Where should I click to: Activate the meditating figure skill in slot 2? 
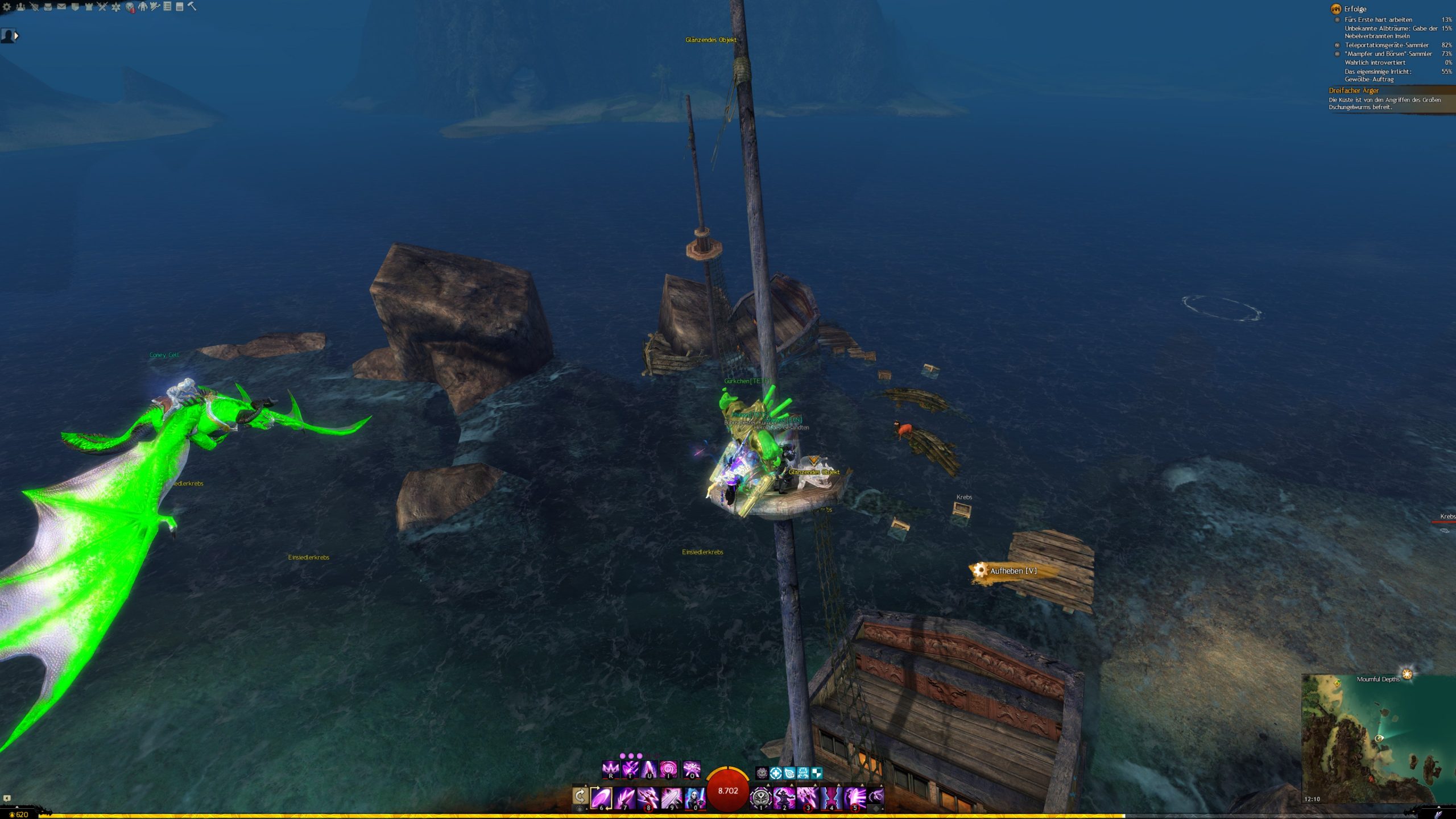coord(784,797)
